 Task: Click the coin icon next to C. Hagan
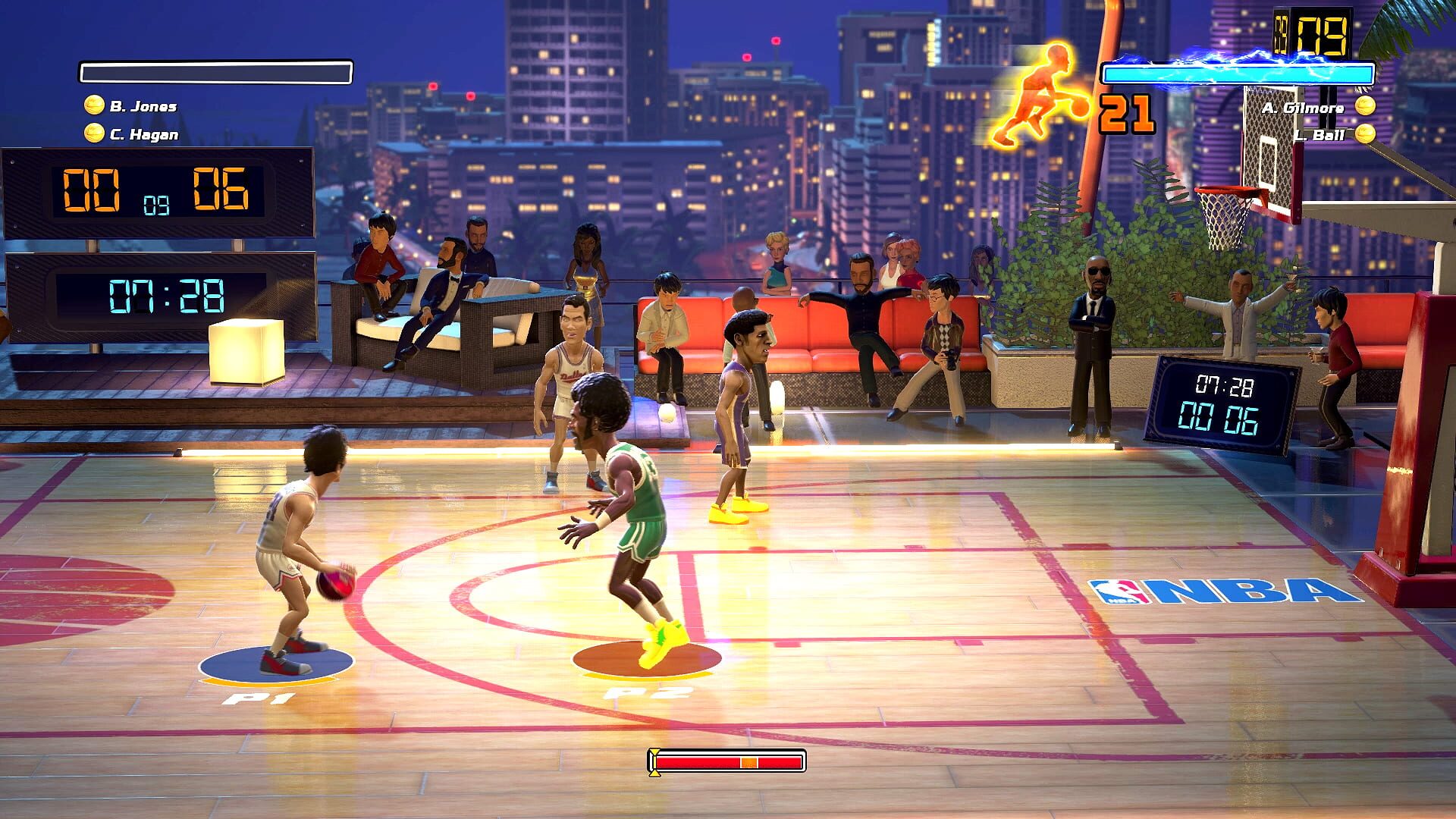click(93, 134)
